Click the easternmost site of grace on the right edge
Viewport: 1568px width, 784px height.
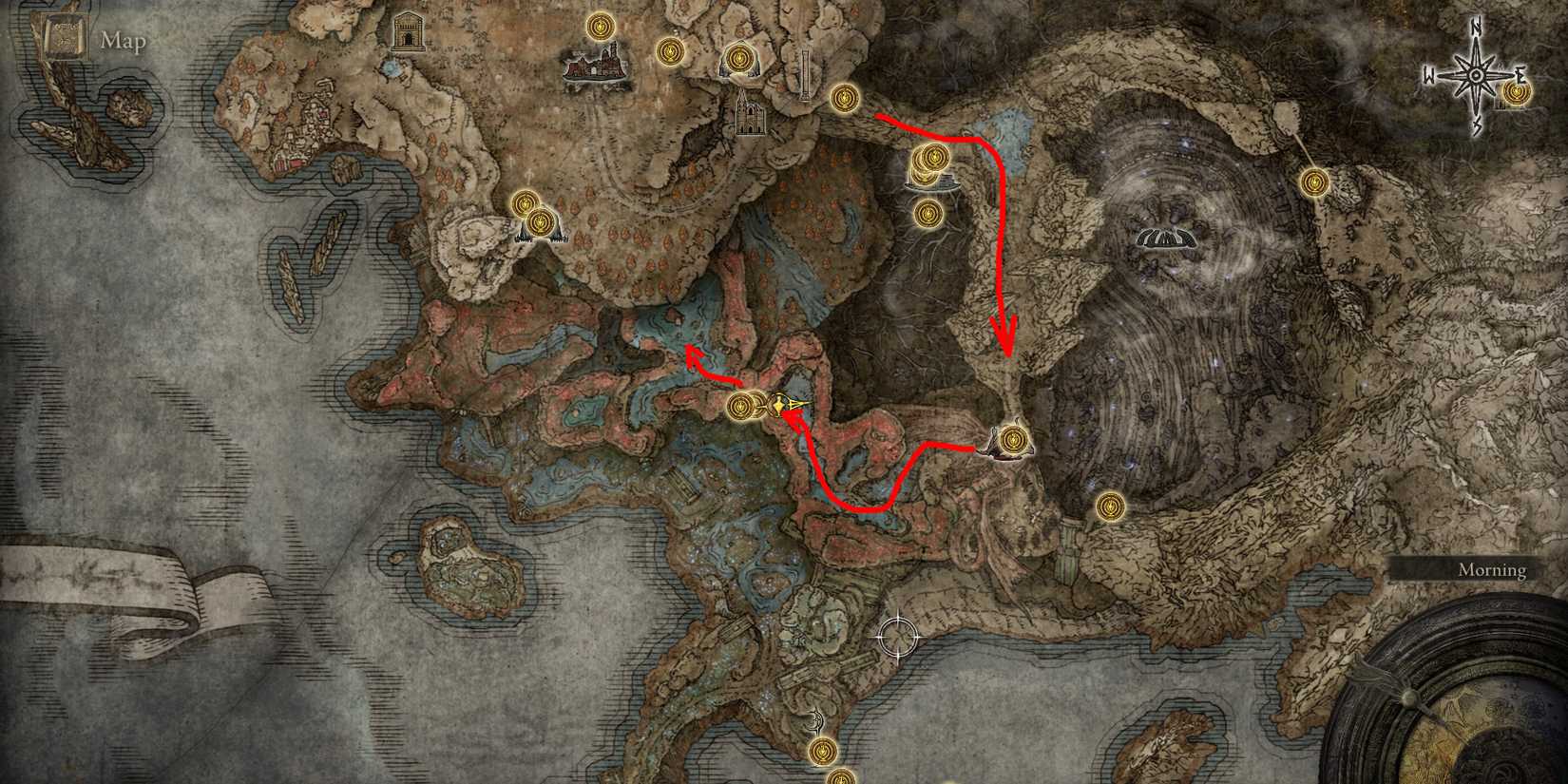point(1316,182)
